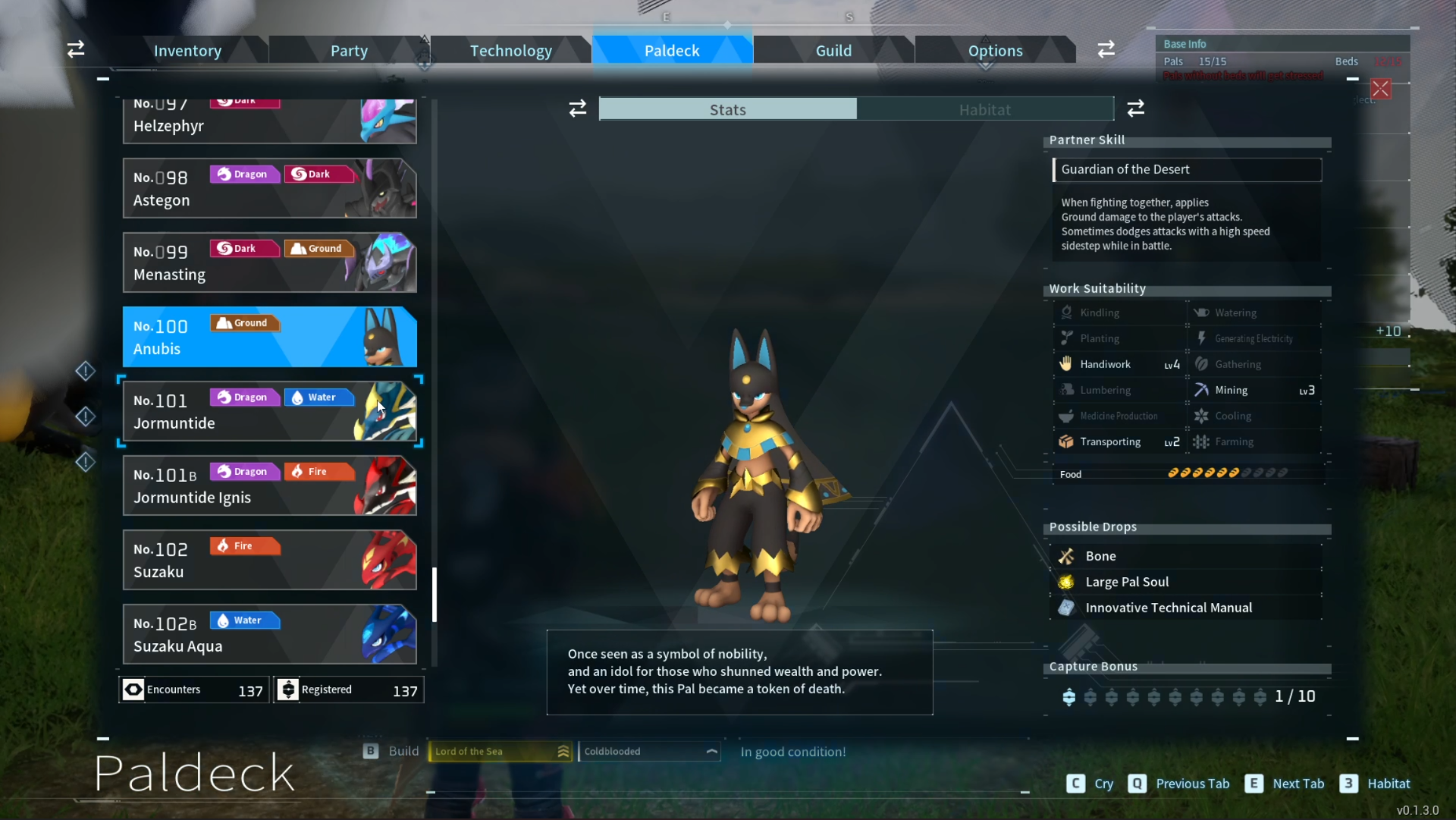Click the Large Pal Soul icon
1456x820 pixels.
click(1068, 582)
